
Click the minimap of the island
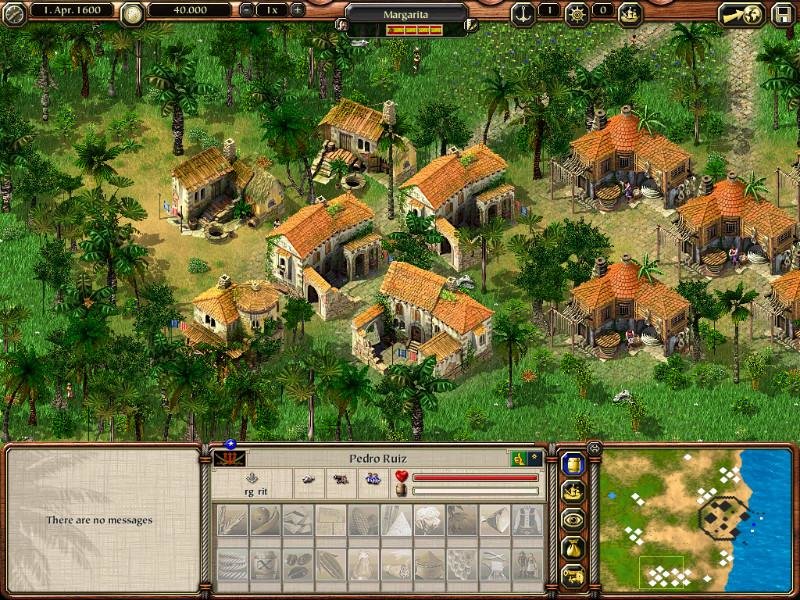click(x=696, y=519)
